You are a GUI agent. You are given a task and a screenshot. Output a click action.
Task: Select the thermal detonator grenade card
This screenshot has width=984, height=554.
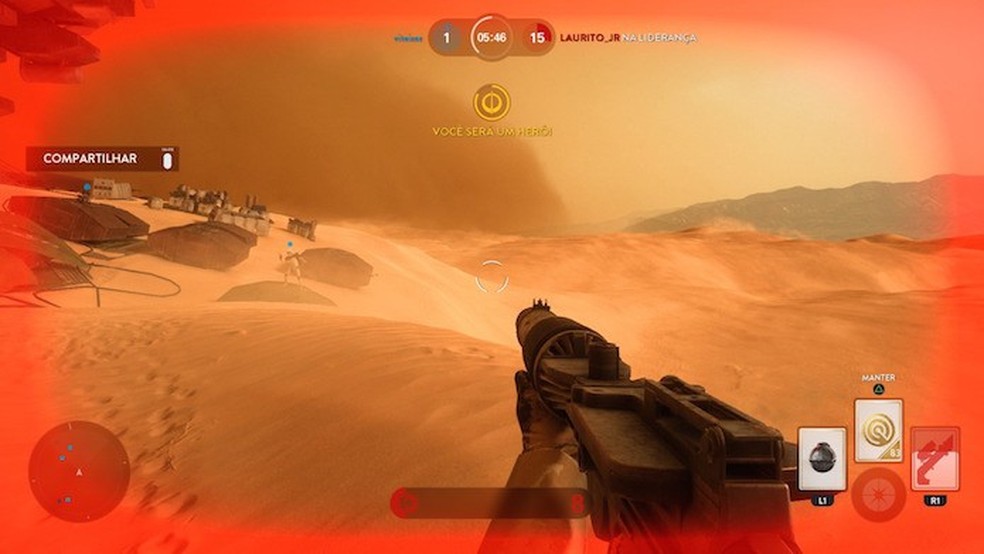point(822,459)
